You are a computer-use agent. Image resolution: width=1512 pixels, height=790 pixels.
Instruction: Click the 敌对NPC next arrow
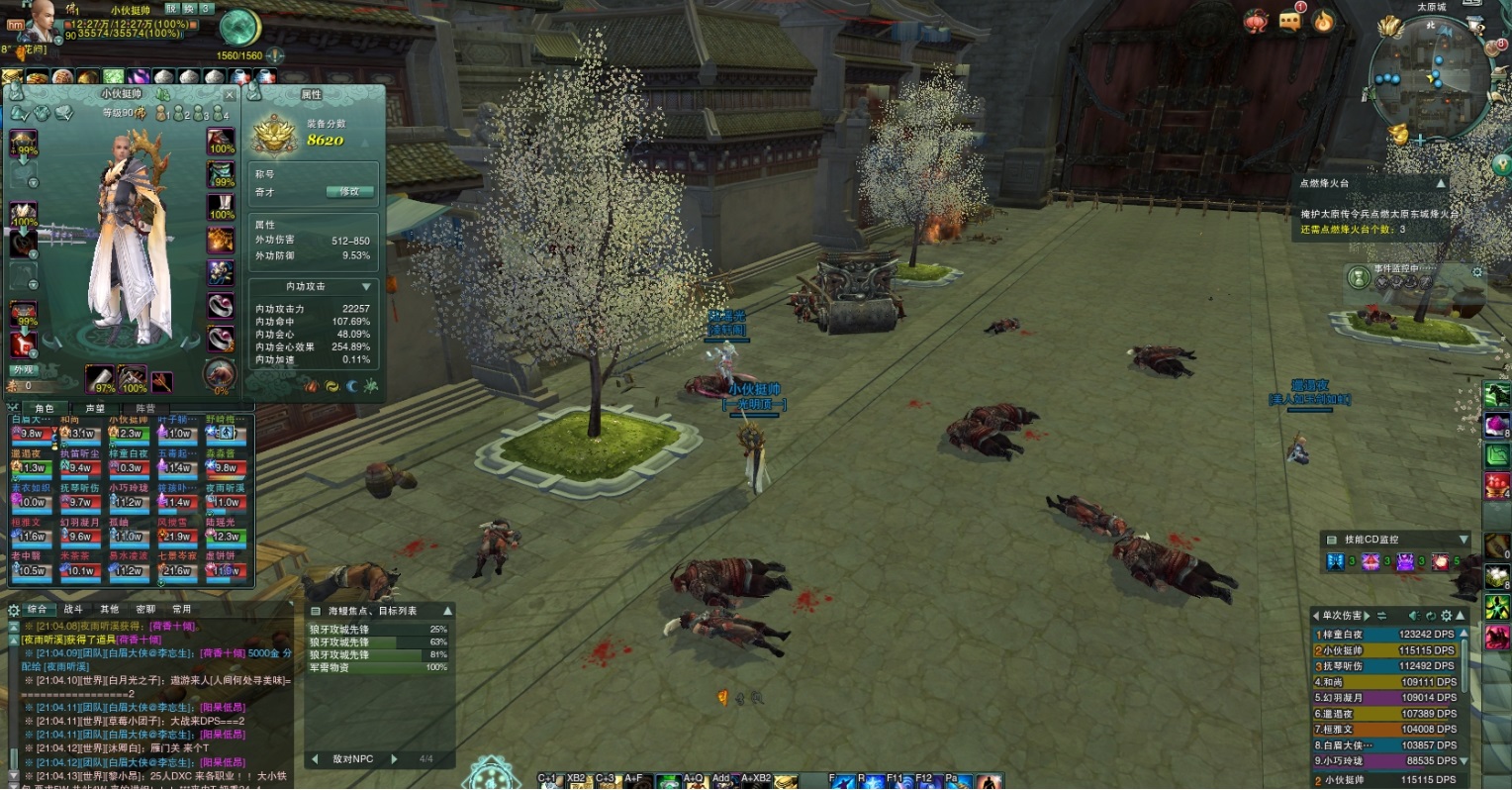[394, 759]
